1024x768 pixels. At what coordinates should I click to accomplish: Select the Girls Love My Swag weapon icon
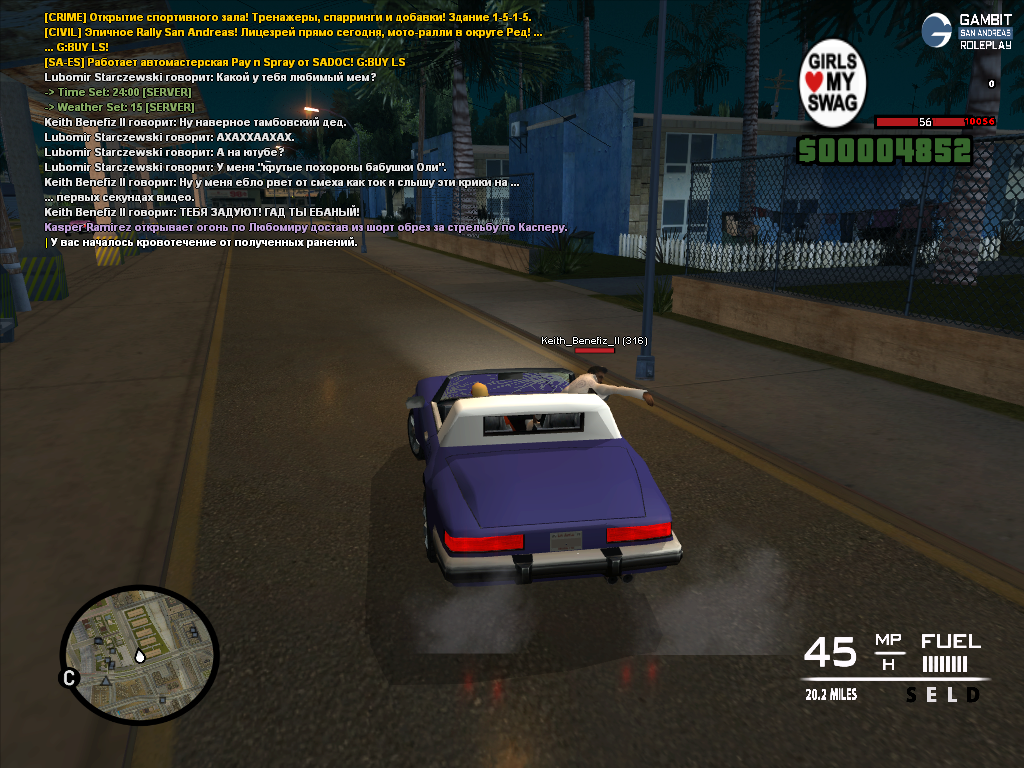pos(833,84)
